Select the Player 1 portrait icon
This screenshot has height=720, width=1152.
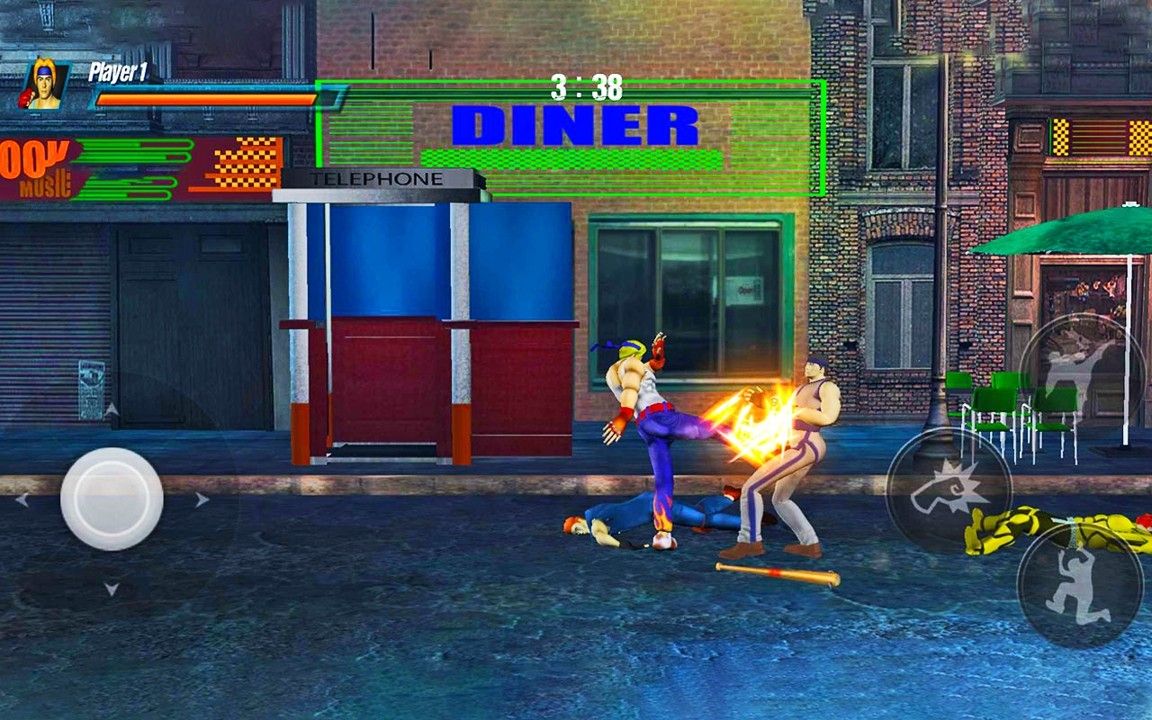46,86
